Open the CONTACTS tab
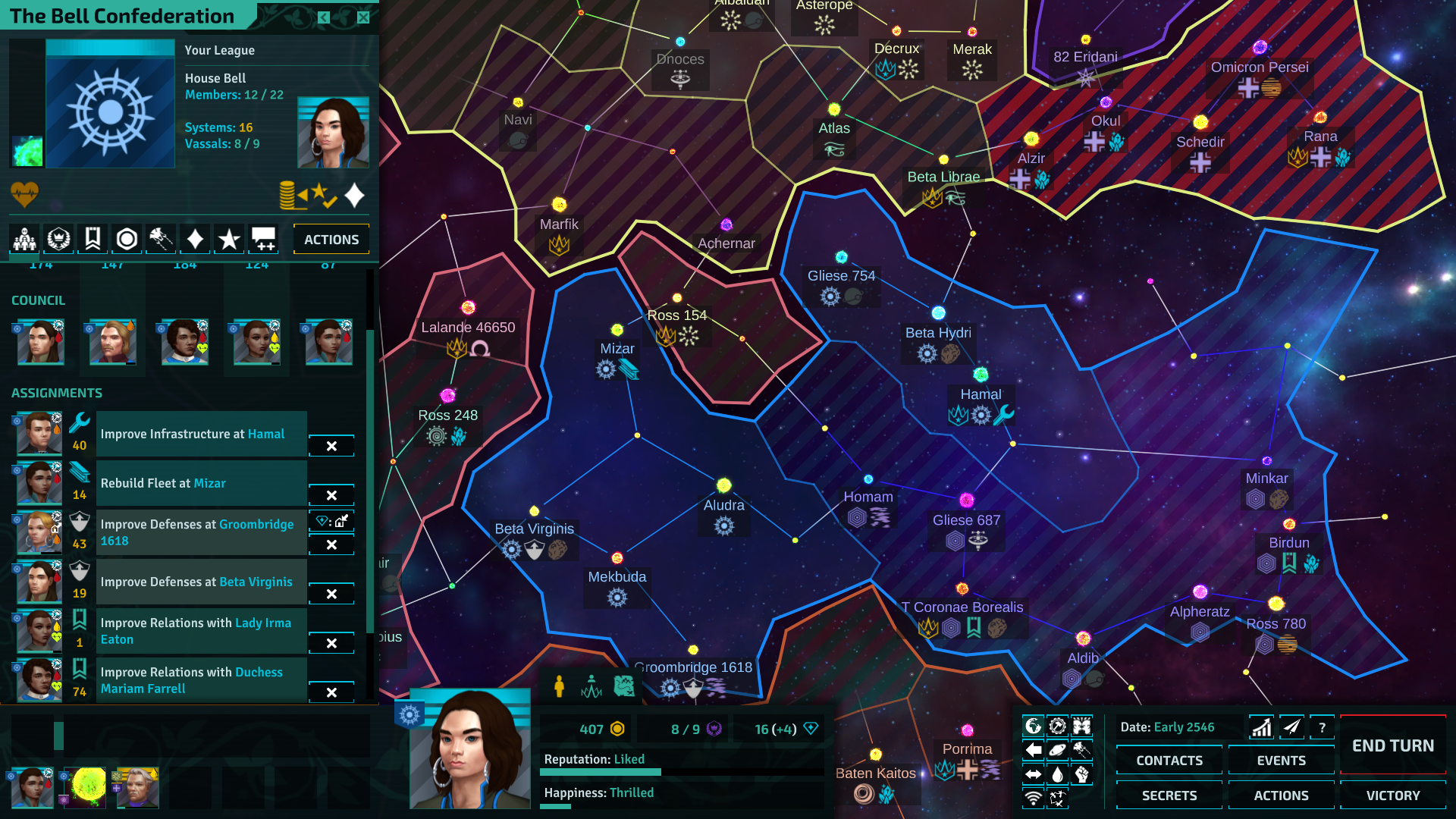Viewport: 1456px width, 819px height. tap(1169, 760)
